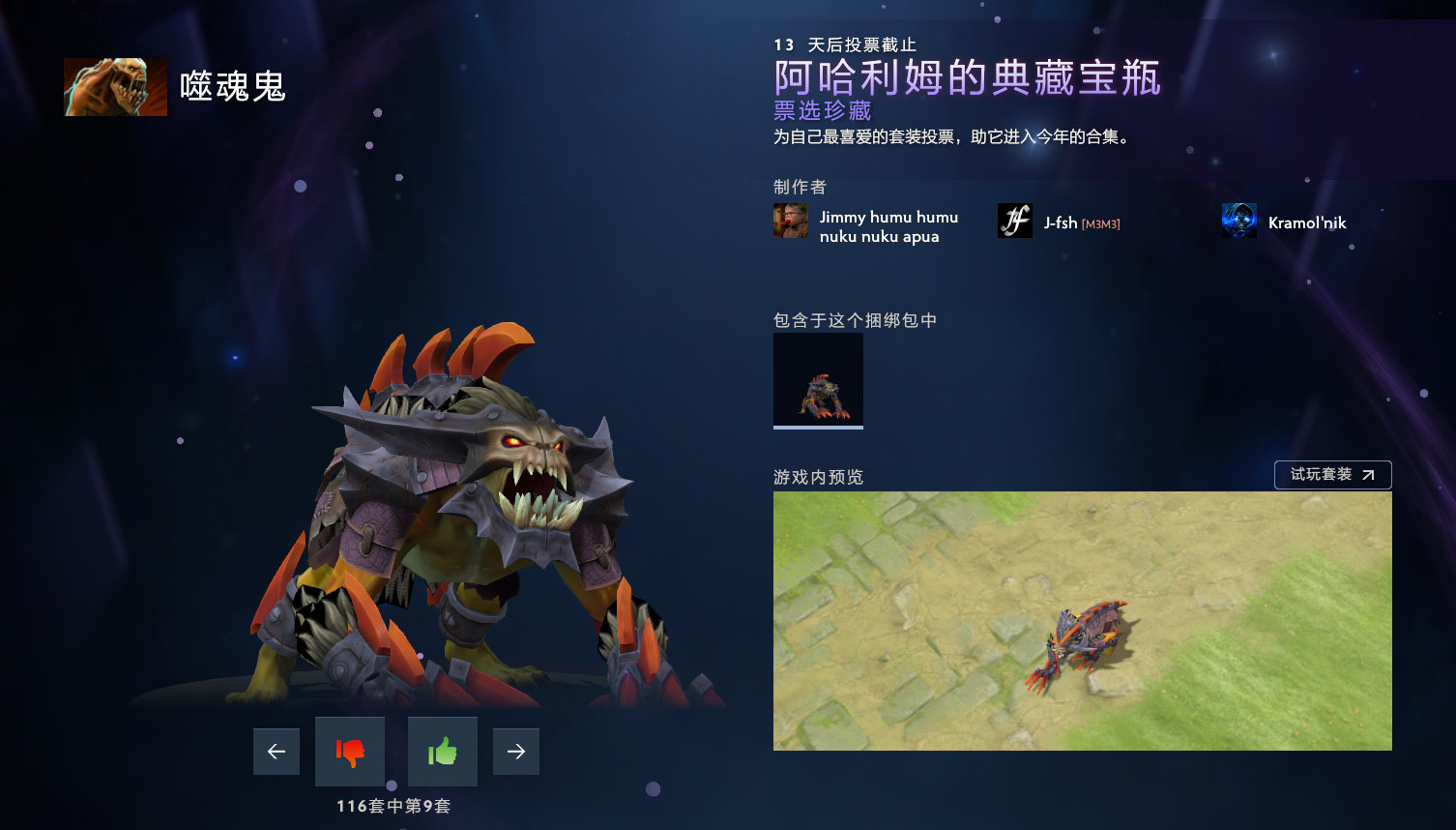
Task: Click the external-link arrow inside 试玩套装 button
Action: (1370, 475)
